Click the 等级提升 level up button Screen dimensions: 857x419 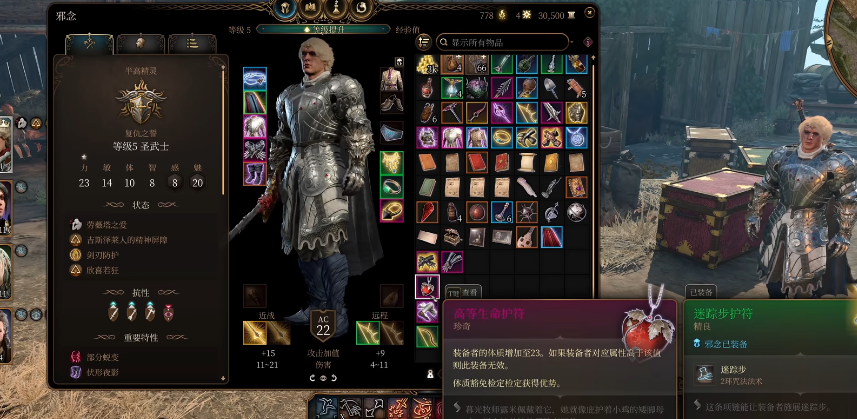pos(329,30)
